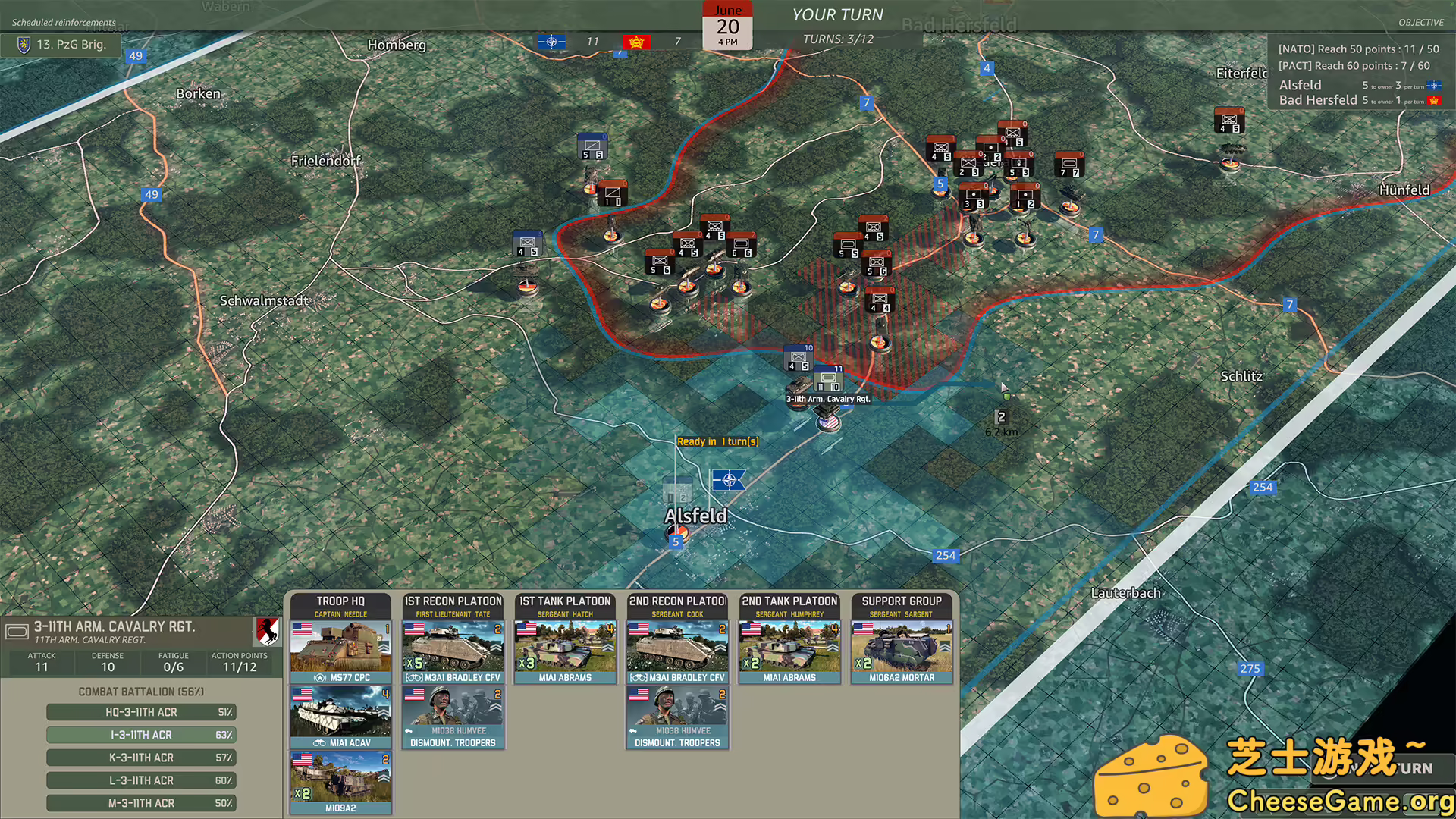Select the M-3-11TH ACR battalion button

pos(141,802)
